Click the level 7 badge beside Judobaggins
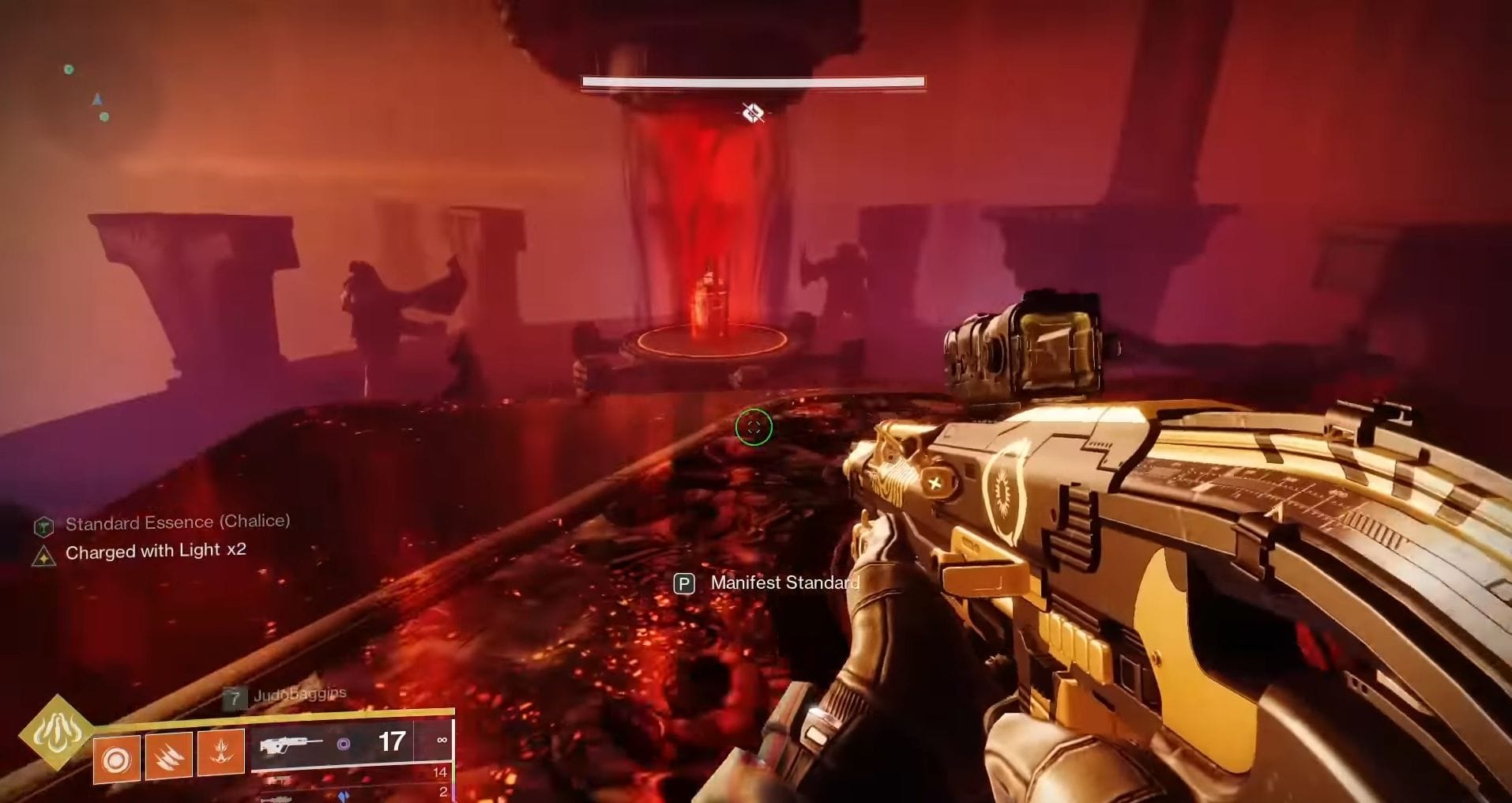This screenshot has width=1512, height=803. pos(234,696)
